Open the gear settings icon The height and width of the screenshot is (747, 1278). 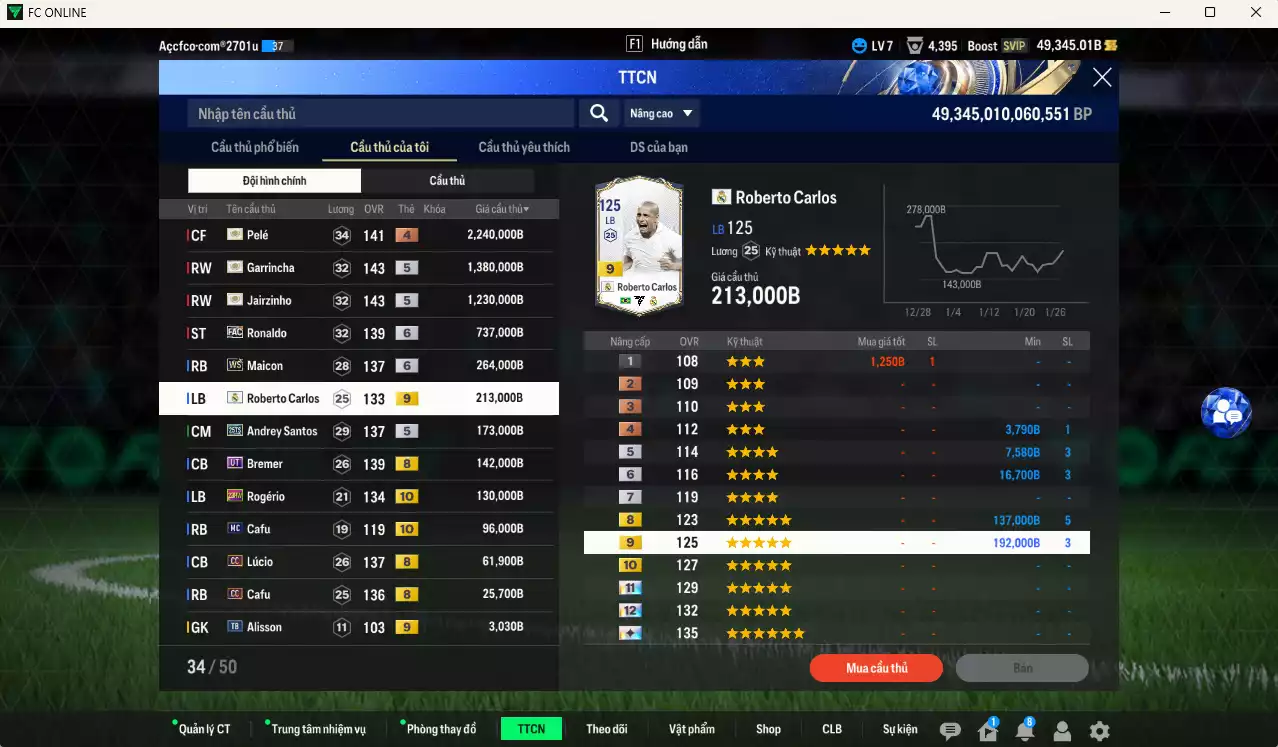pos(1099,731)
